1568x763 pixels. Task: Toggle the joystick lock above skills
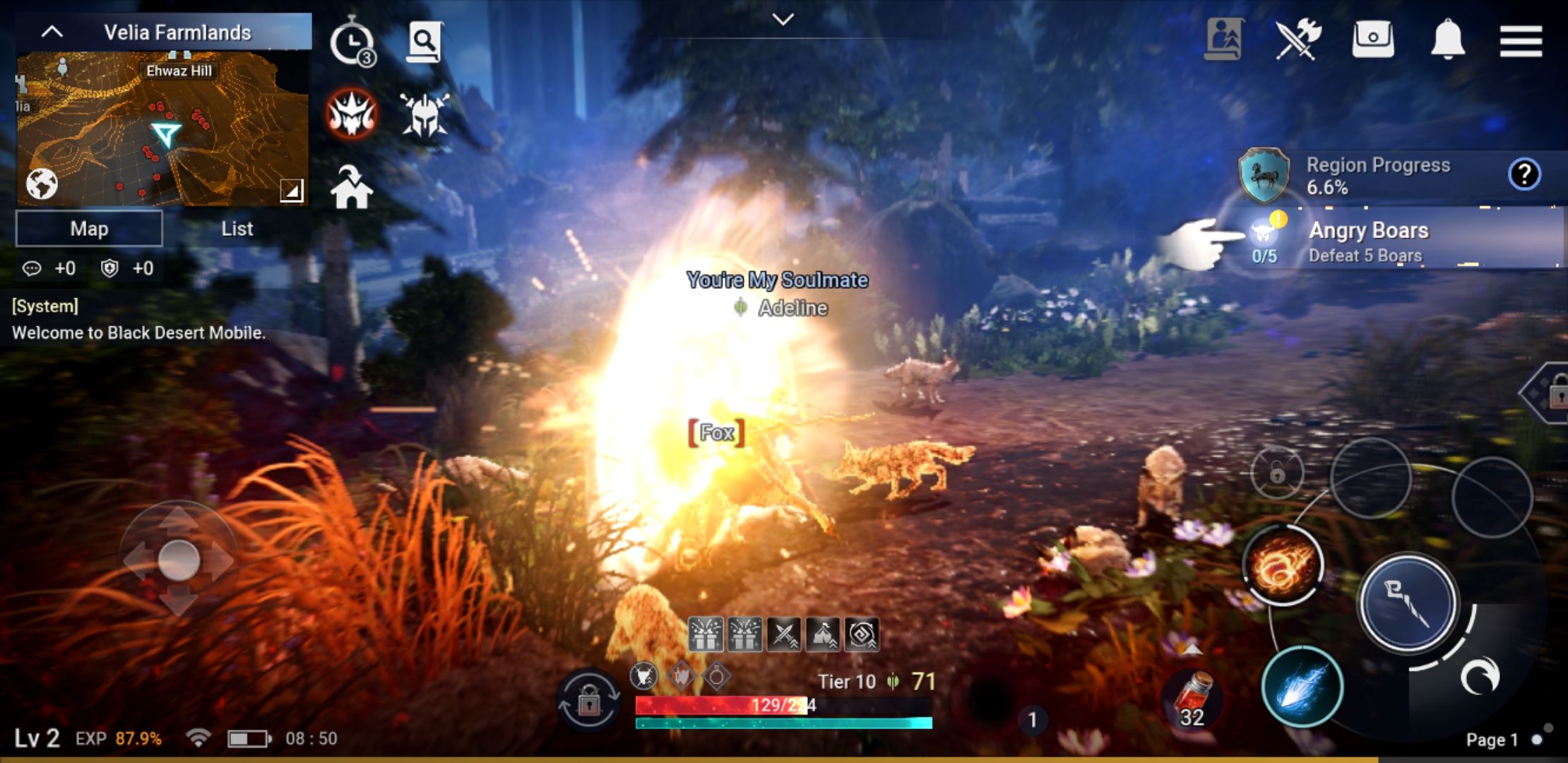click(1277, 472)
